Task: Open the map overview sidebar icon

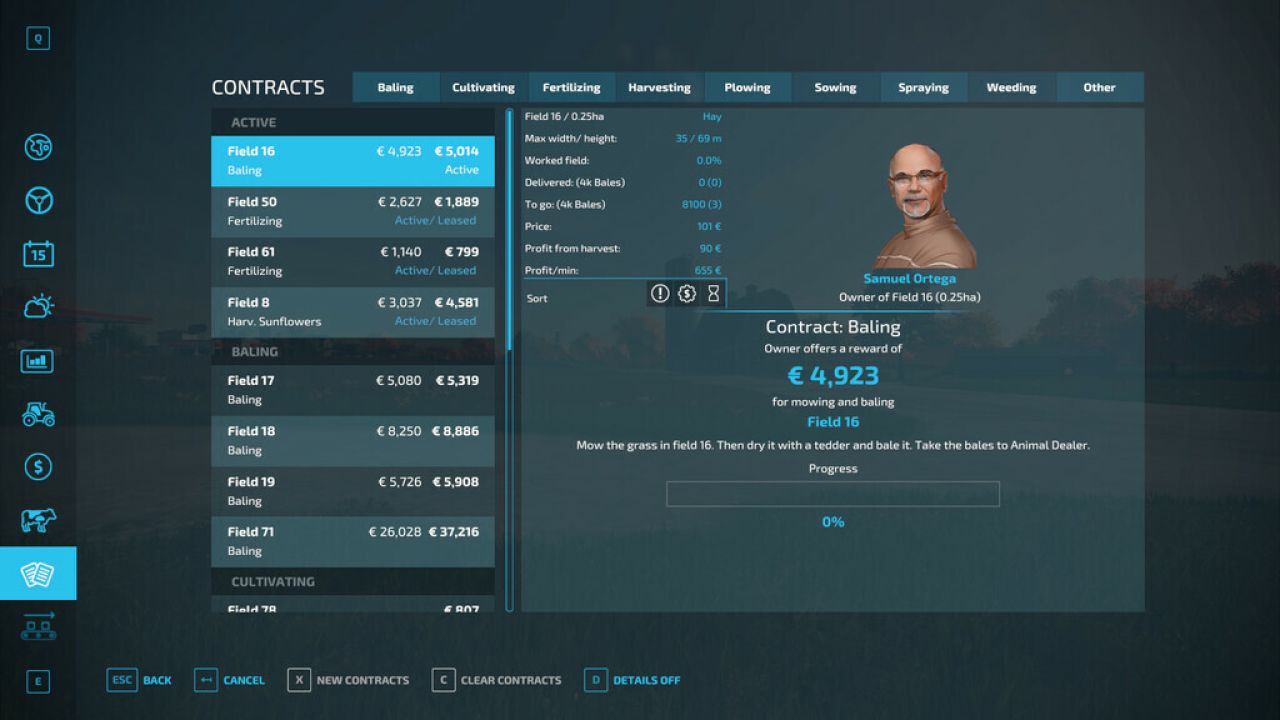Action: pos(37,147)
